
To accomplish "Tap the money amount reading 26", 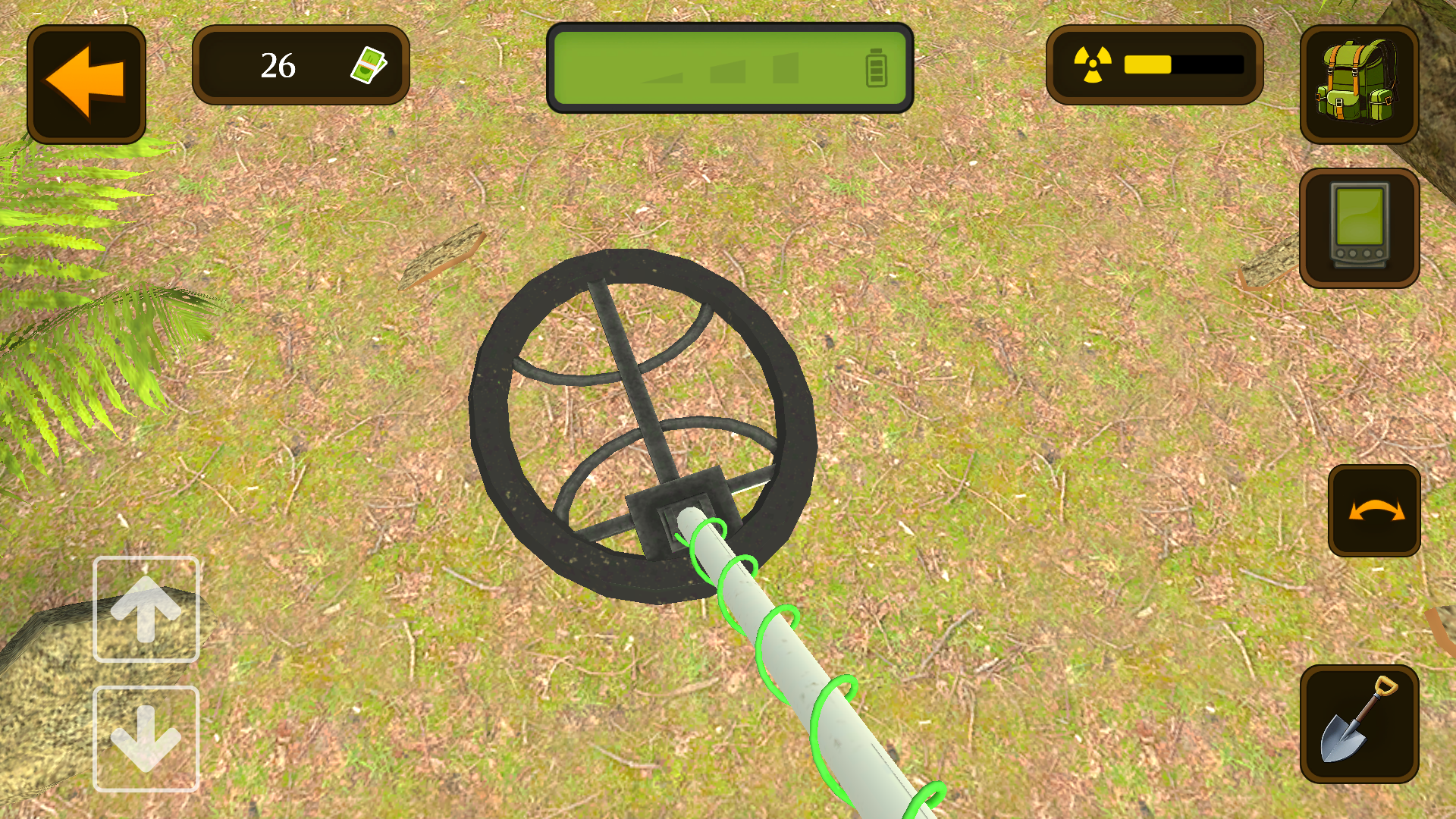I will [x=278, y=67].
